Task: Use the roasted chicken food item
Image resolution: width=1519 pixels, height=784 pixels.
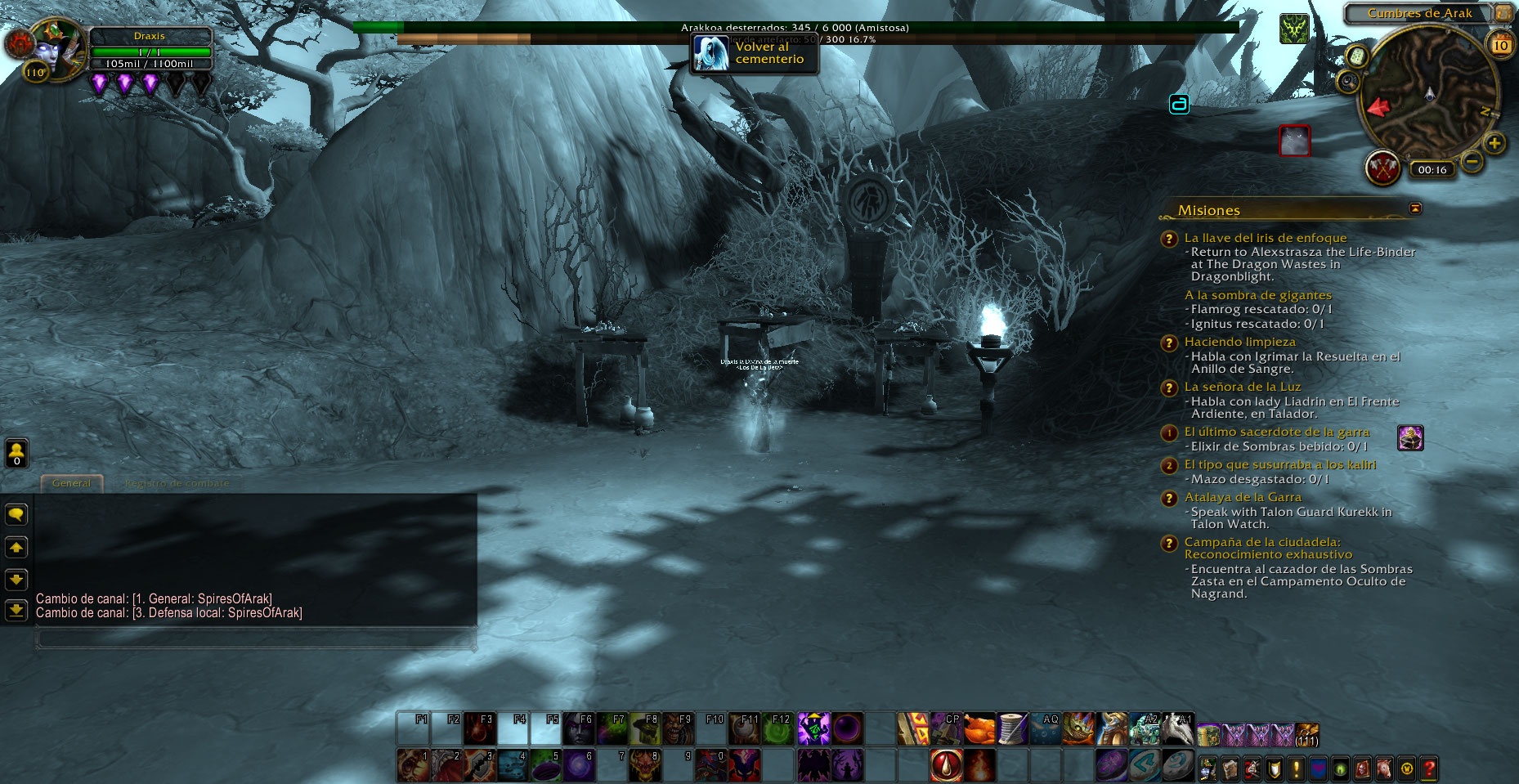Action: click(979, 729)
